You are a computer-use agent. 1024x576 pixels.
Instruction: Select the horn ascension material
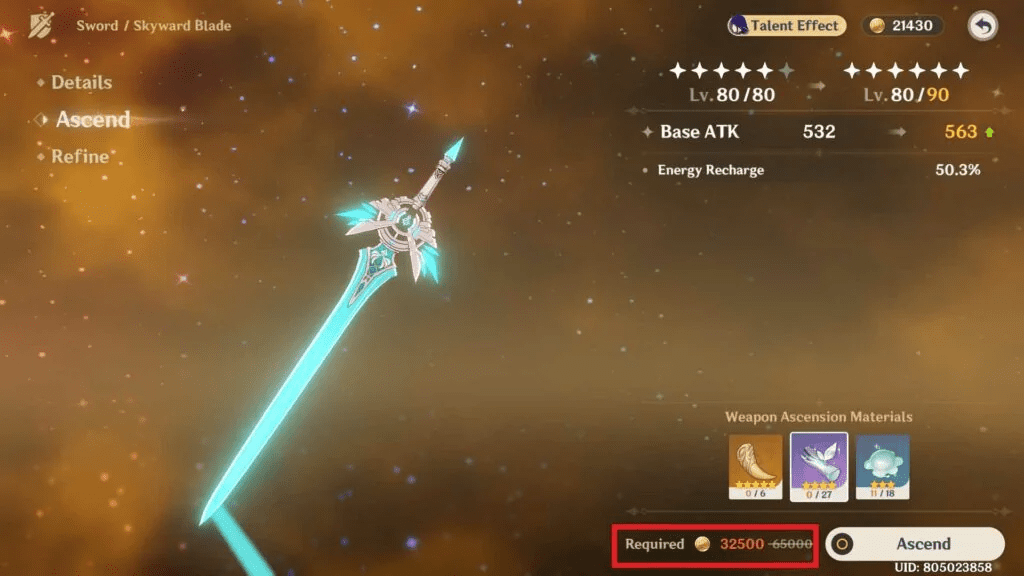point(756,467)
